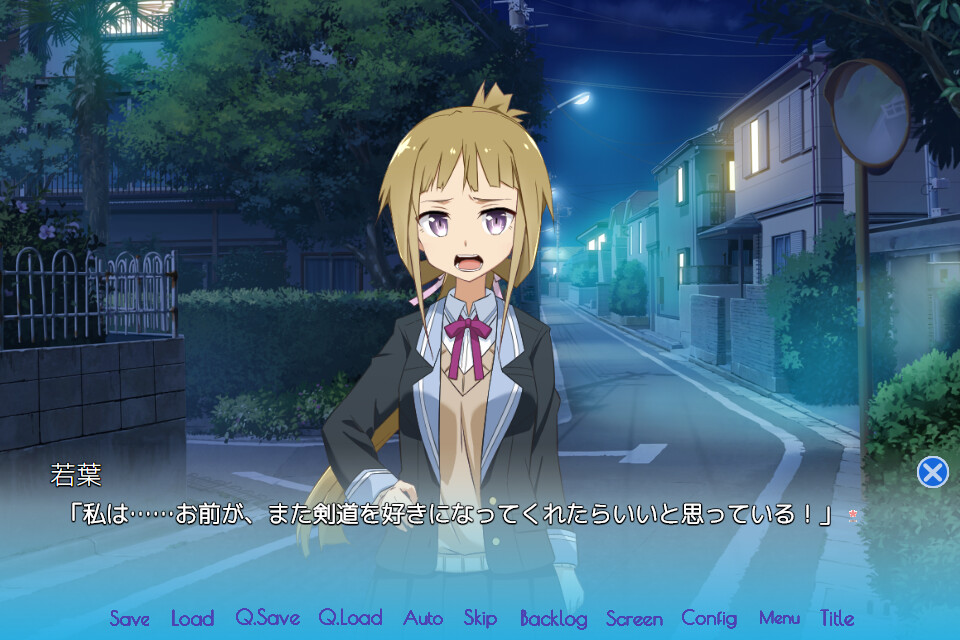Click the Save button
The image size is (960, 640).
129,618
